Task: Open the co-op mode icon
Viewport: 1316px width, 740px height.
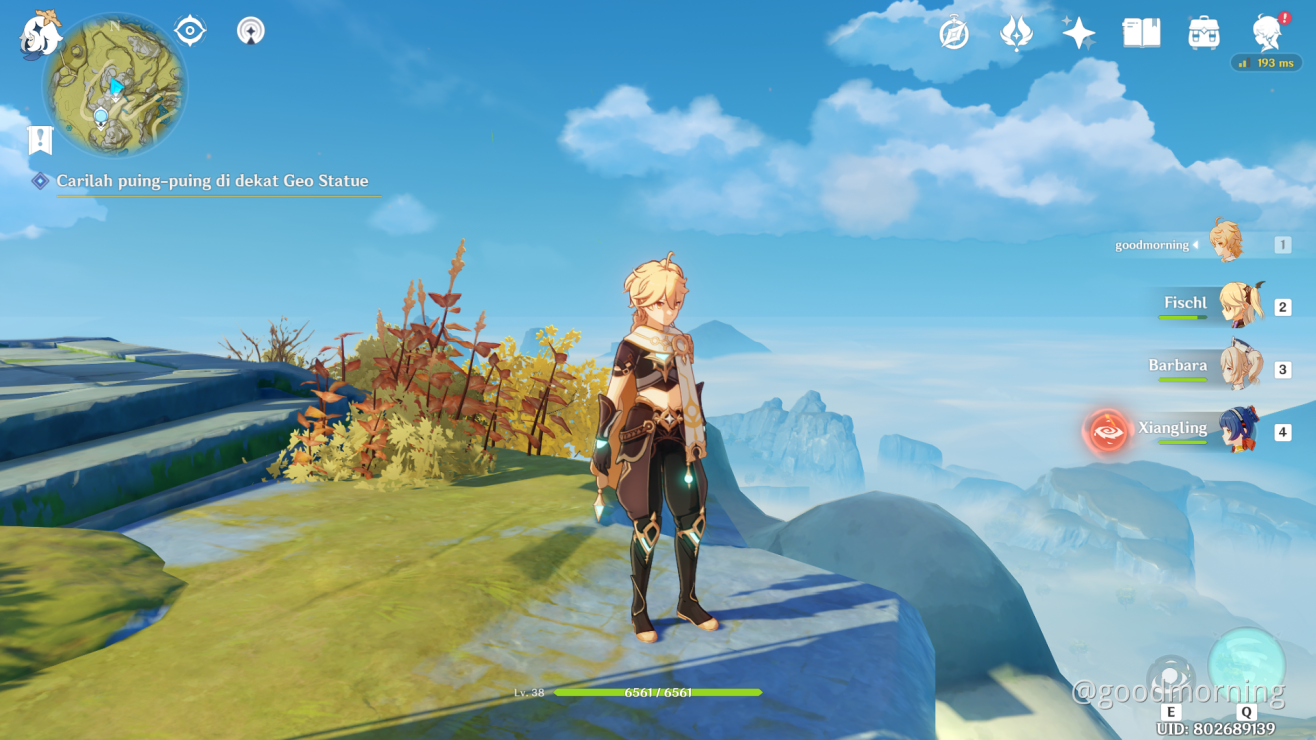Action: pos(251,31)
